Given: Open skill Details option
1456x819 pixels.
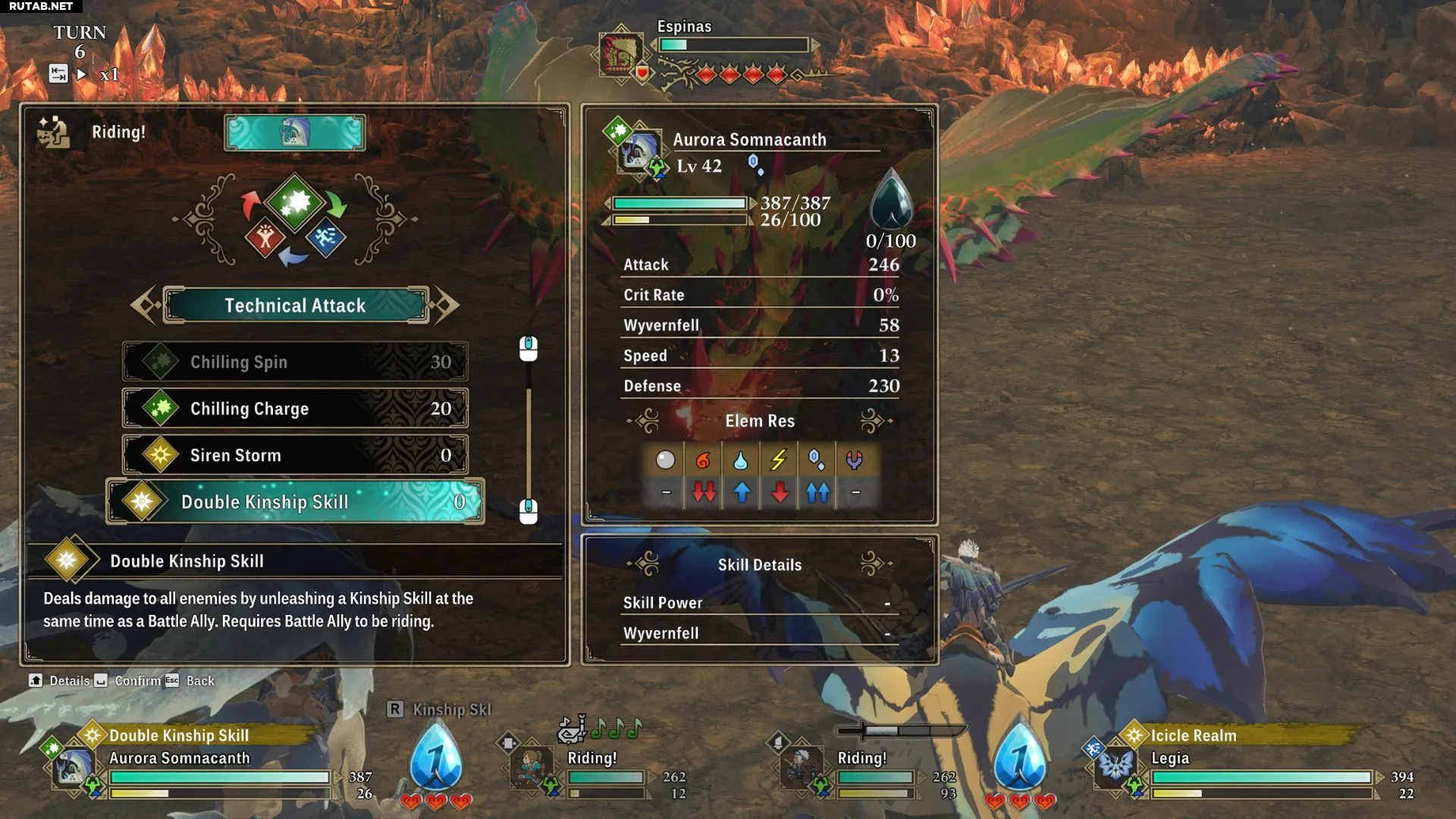Looking at the screenshot, I should 68,681.
